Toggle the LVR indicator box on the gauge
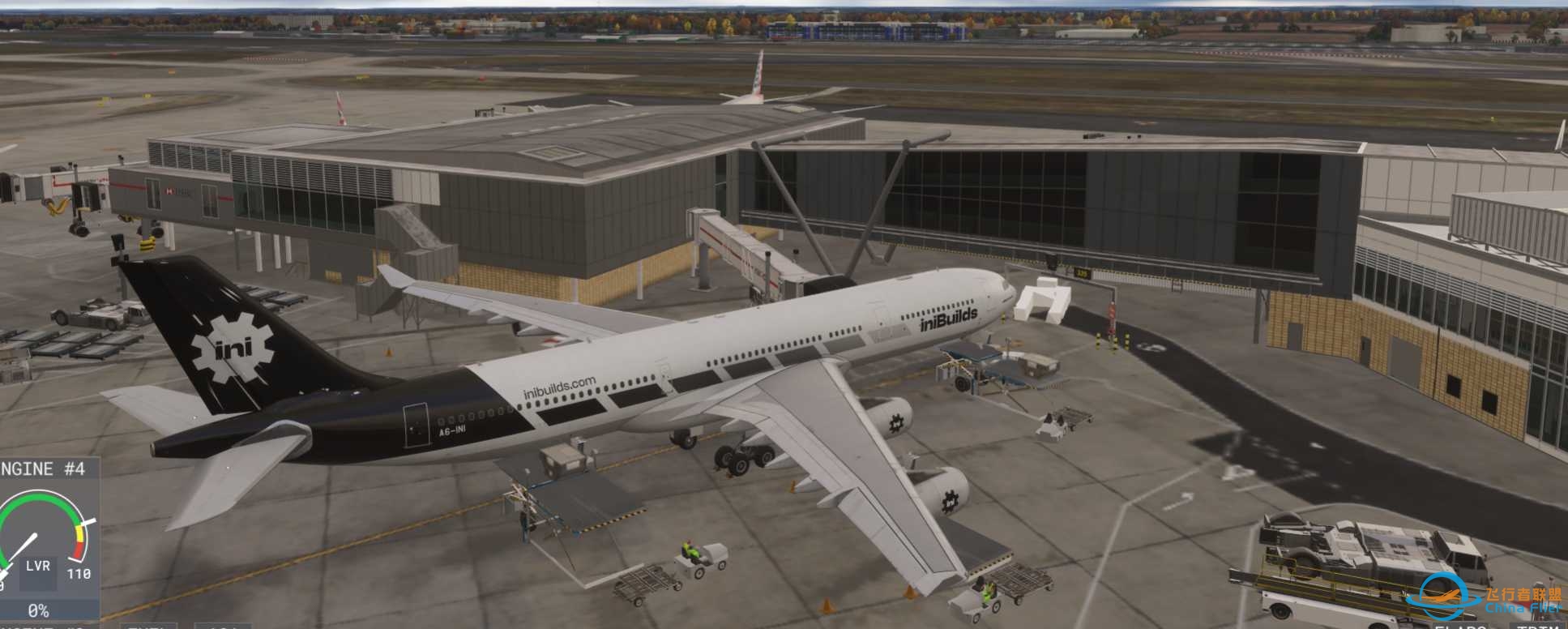 (x=40, y=567)
